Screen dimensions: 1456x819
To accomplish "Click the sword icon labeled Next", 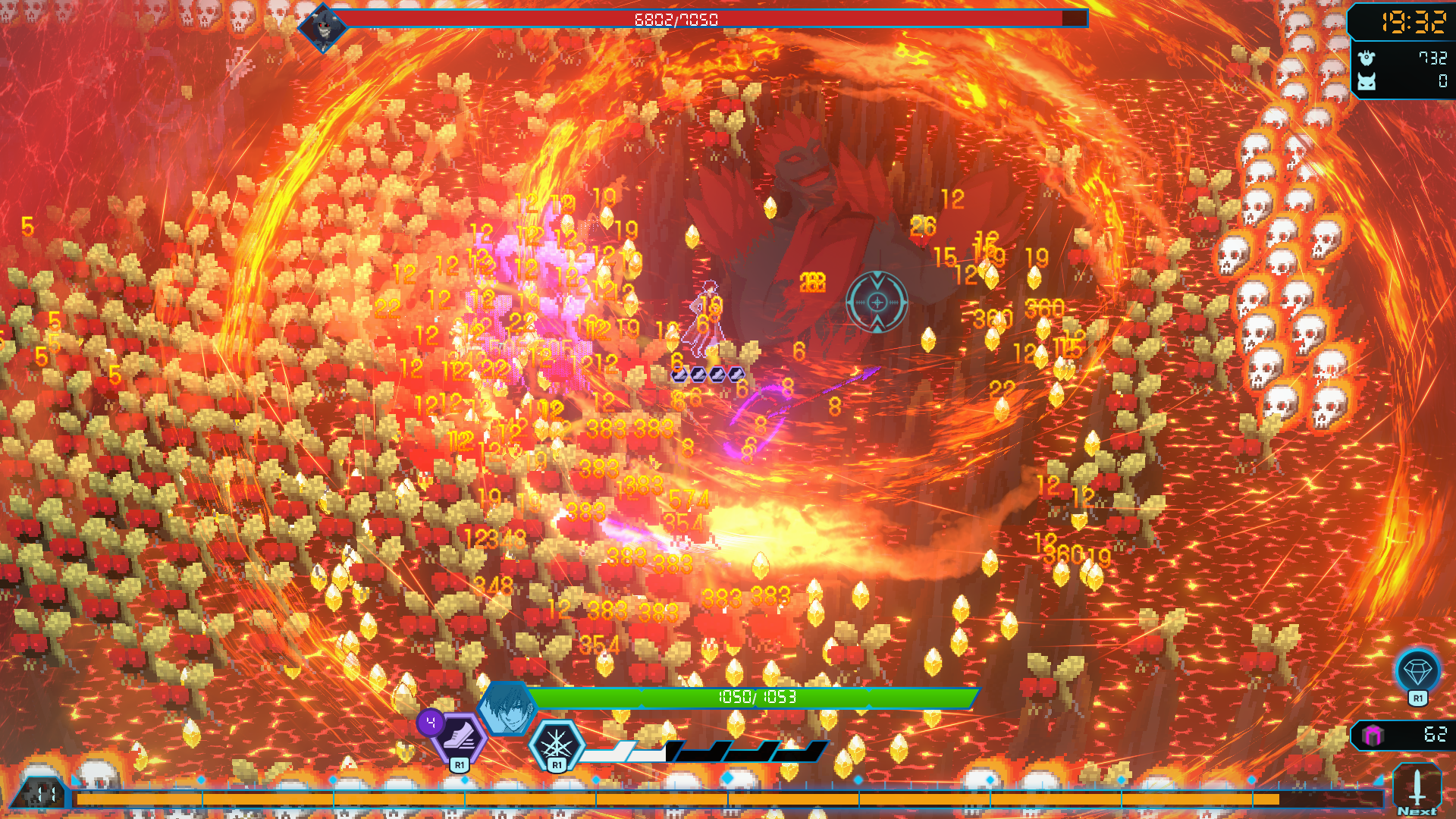I will pos(1417,789).
